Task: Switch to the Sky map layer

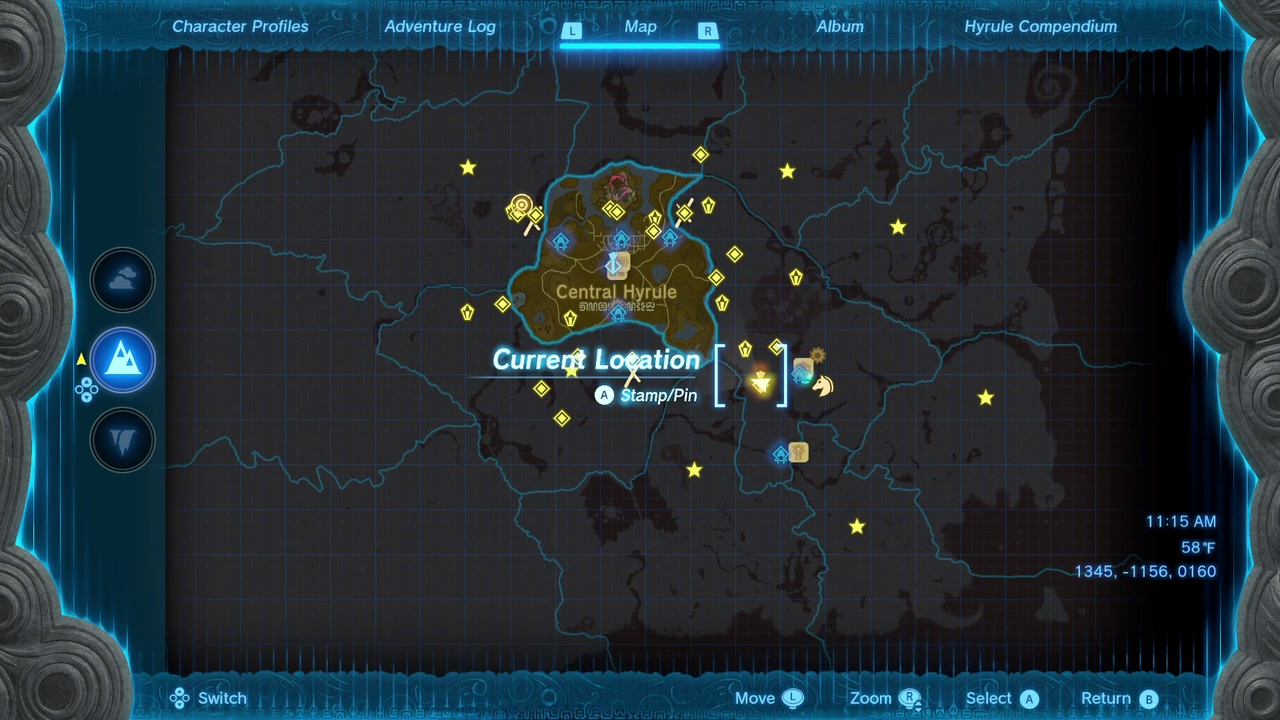Action: 123,281
